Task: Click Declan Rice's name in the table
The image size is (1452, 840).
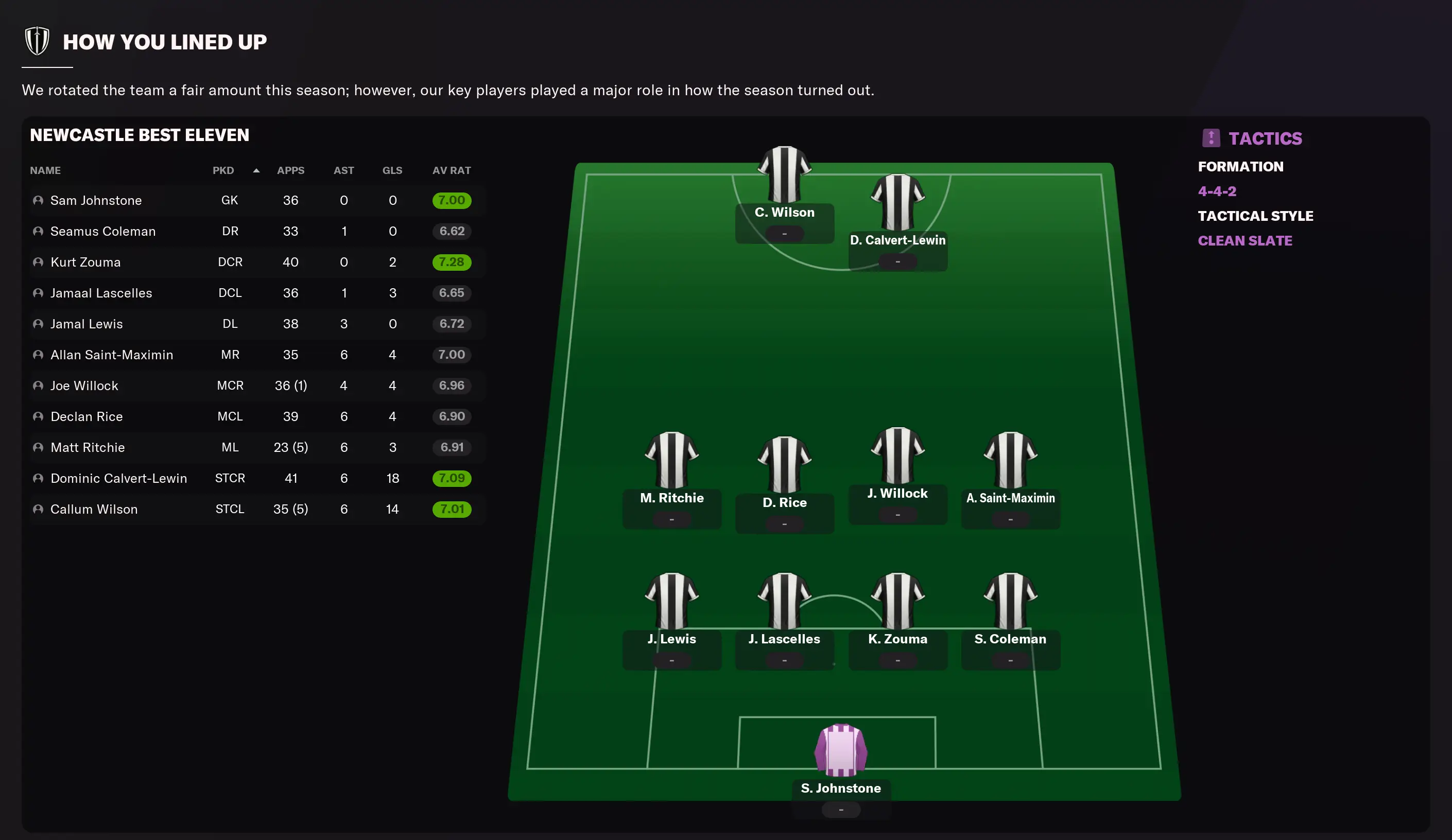Action: click(87, 416)
